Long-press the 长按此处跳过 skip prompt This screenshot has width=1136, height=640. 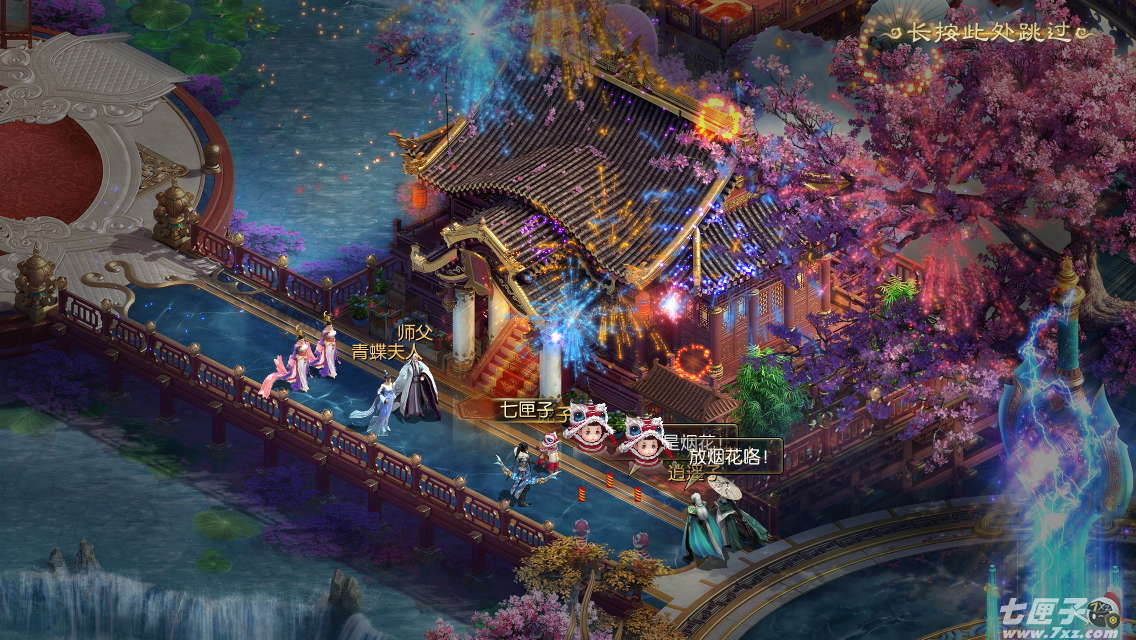[x=988, y=33]
